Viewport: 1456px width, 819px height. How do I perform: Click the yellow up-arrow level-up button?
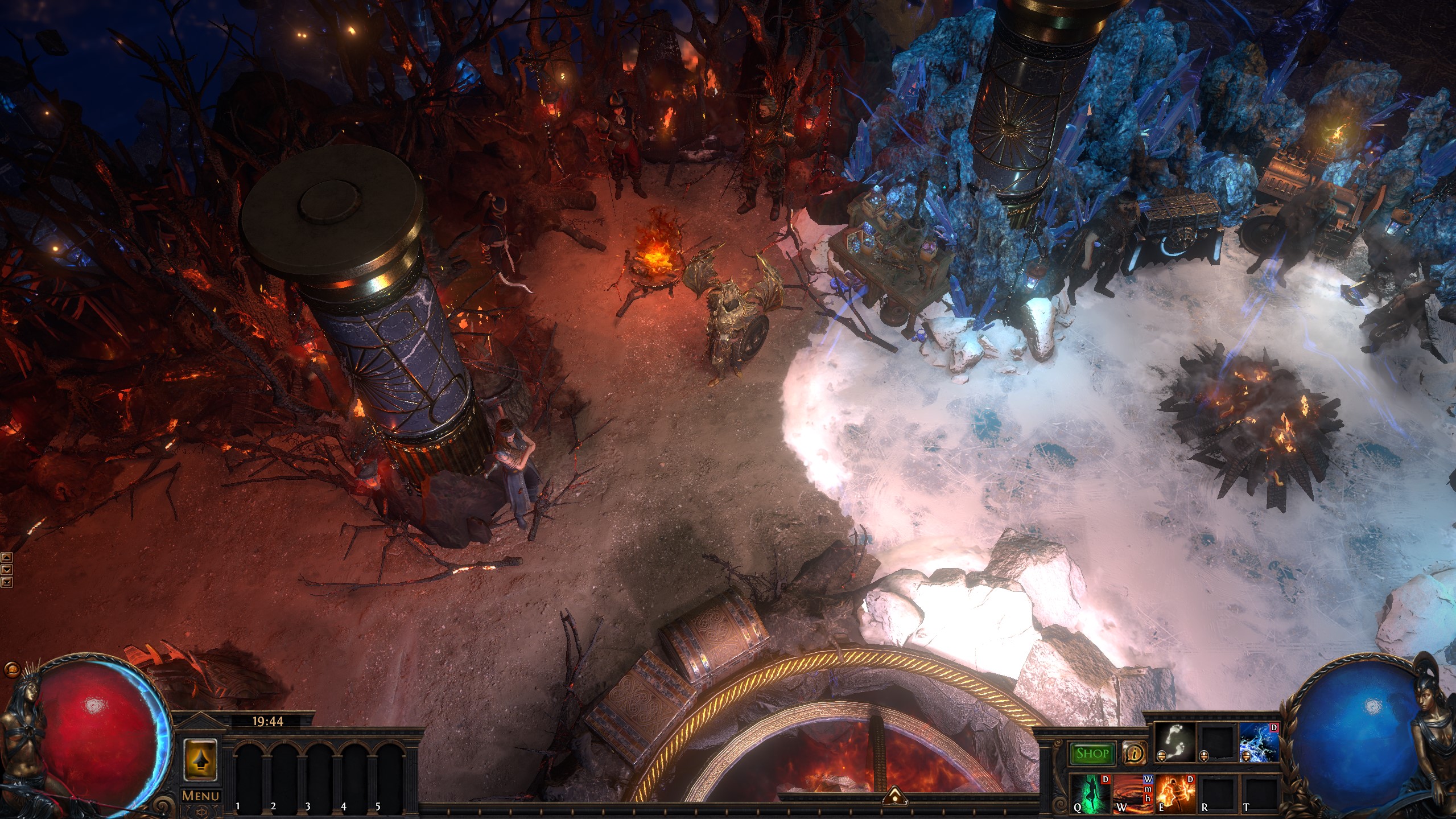point(201,759)
